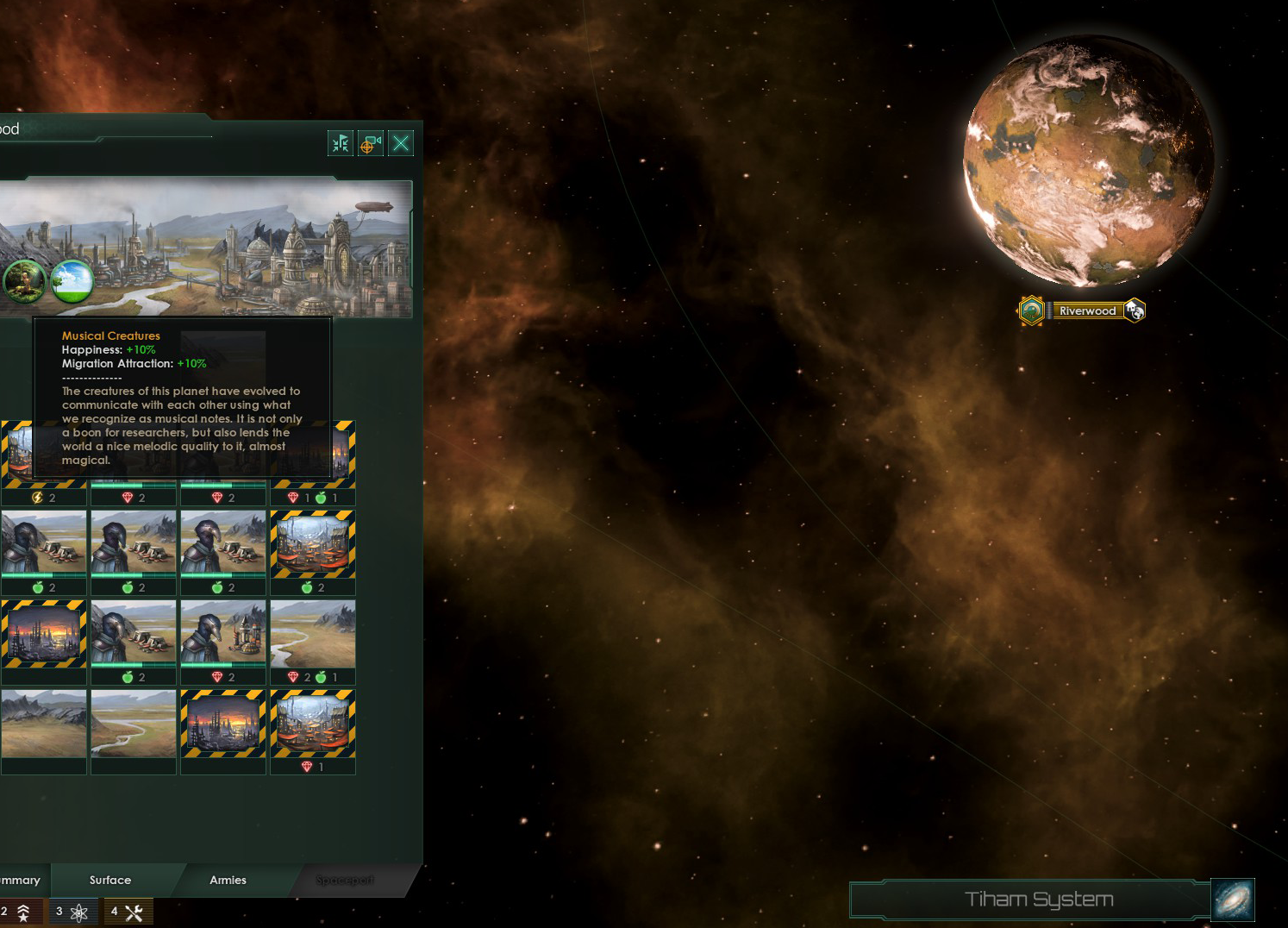Select outliner group 4 with tools icon
Screen dimensions: 1288x928
(x=127, y=912)
